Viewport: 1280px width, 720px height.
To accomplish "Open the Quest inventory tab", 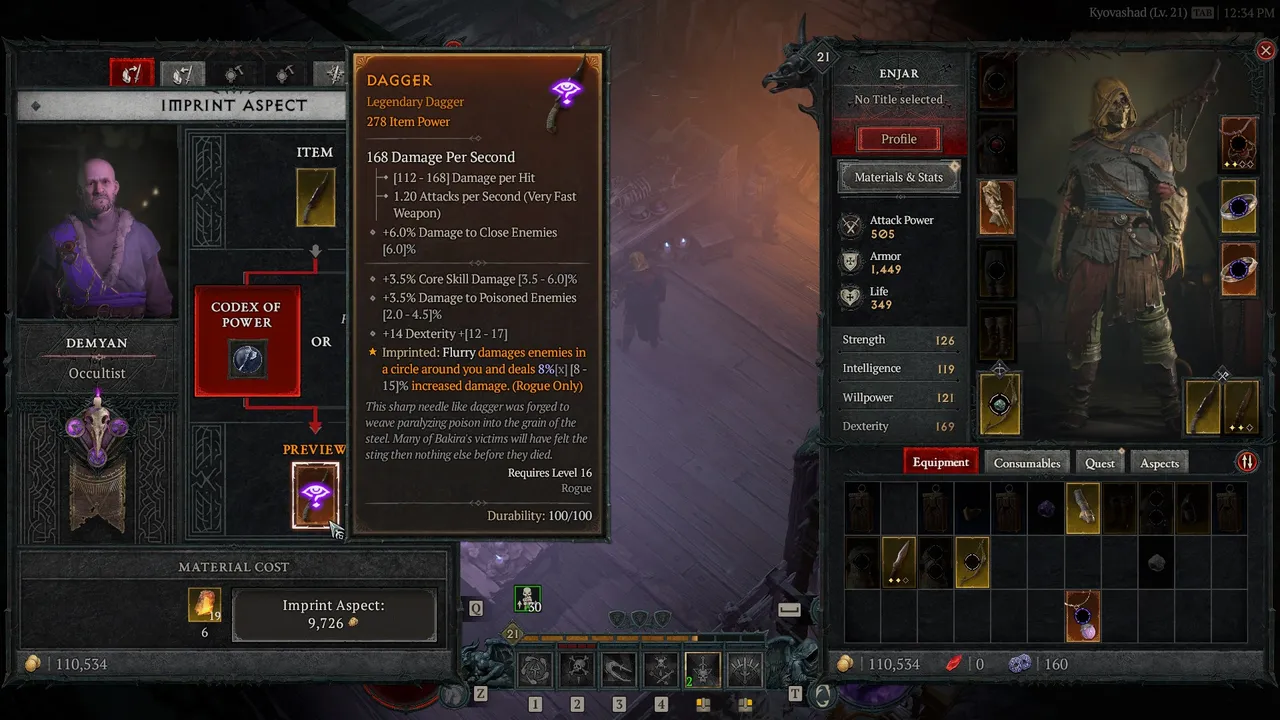I will point(1099,463).
